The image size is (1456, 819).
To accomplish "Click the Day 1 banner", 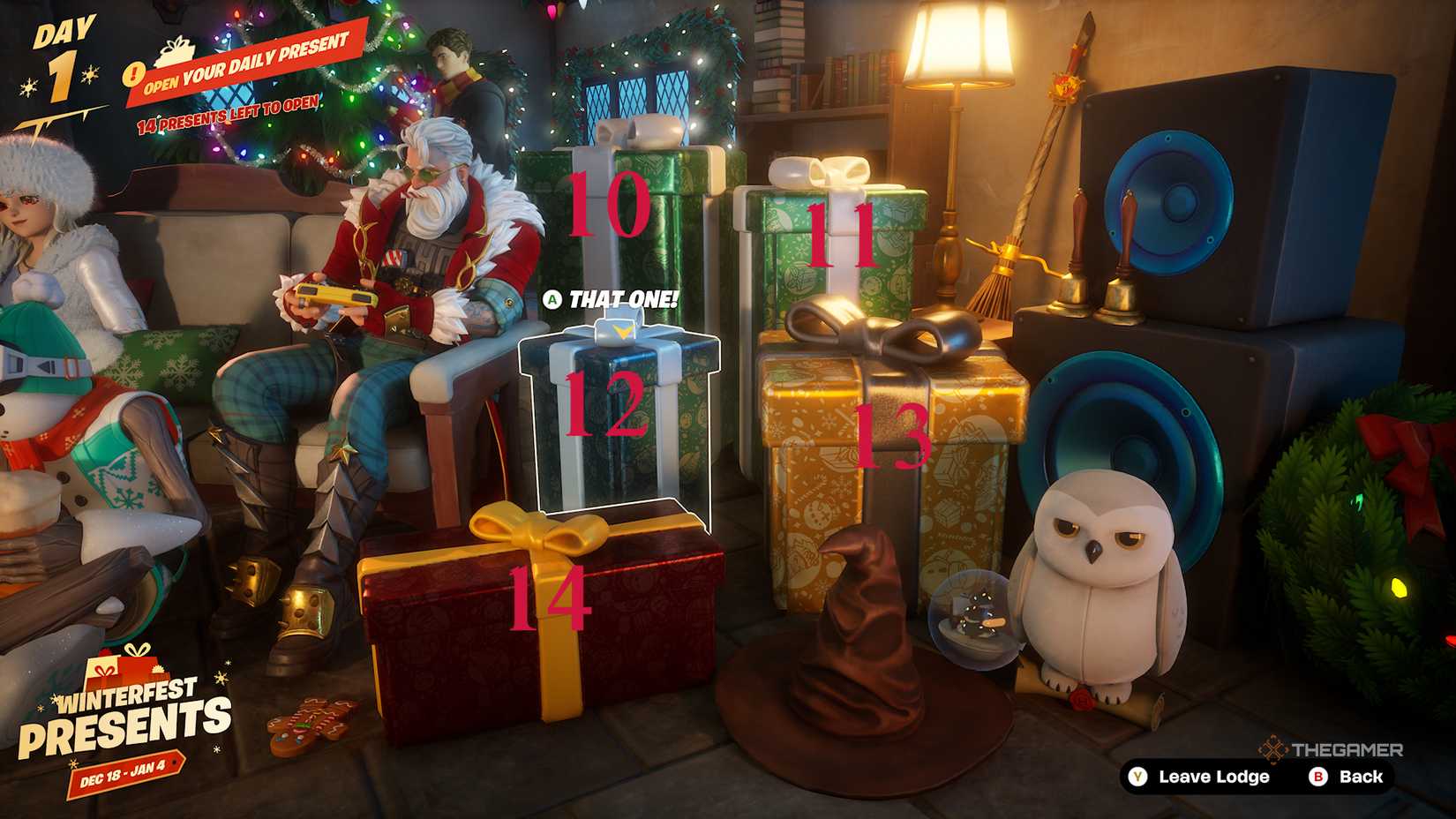I will (x=62, y=53).
